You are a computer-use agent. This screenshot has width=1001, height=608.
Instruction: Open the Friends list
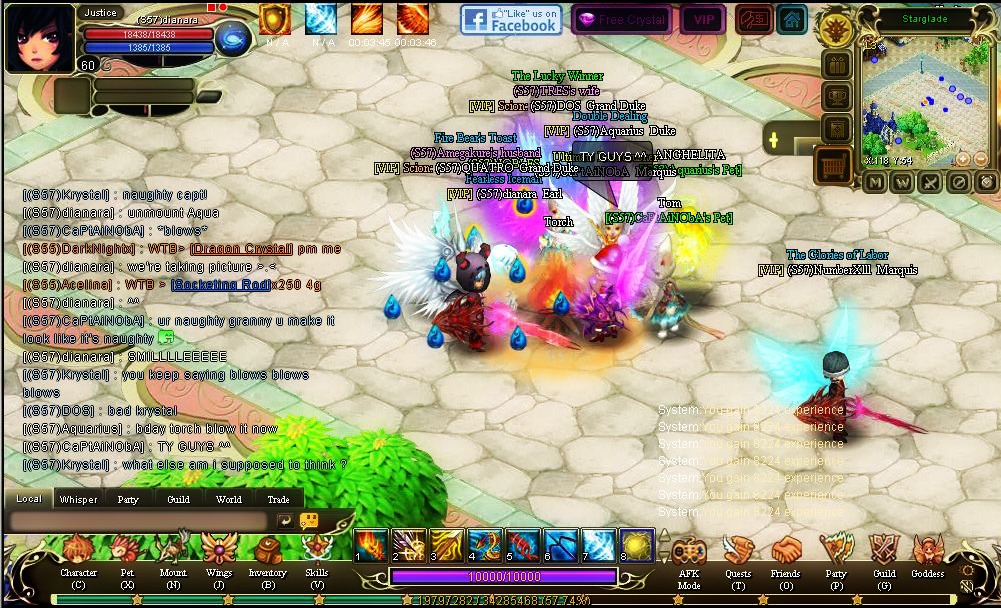click(x=786, y=553)
